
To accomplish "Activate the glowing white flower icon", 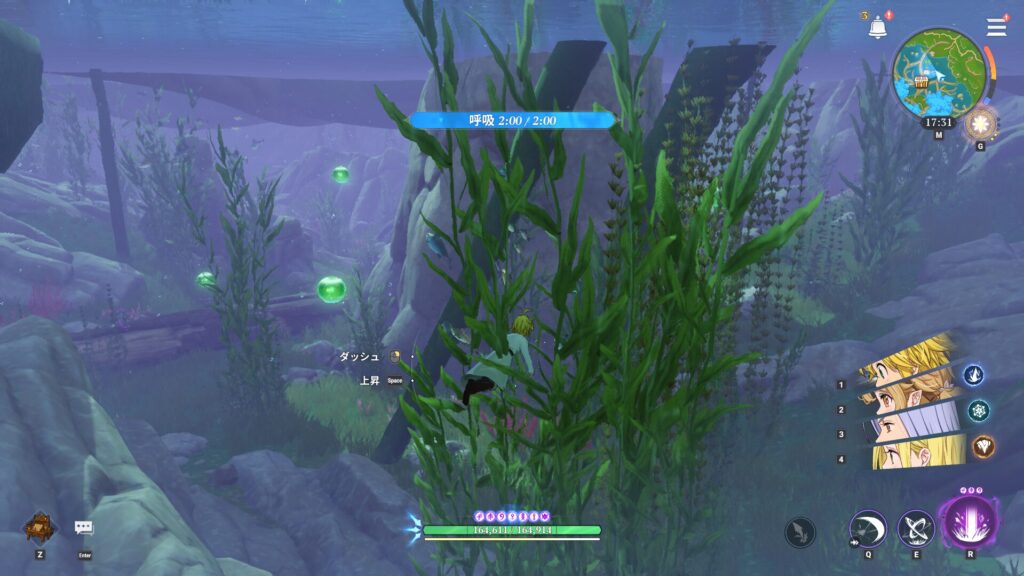I will [x=979, y=125].
